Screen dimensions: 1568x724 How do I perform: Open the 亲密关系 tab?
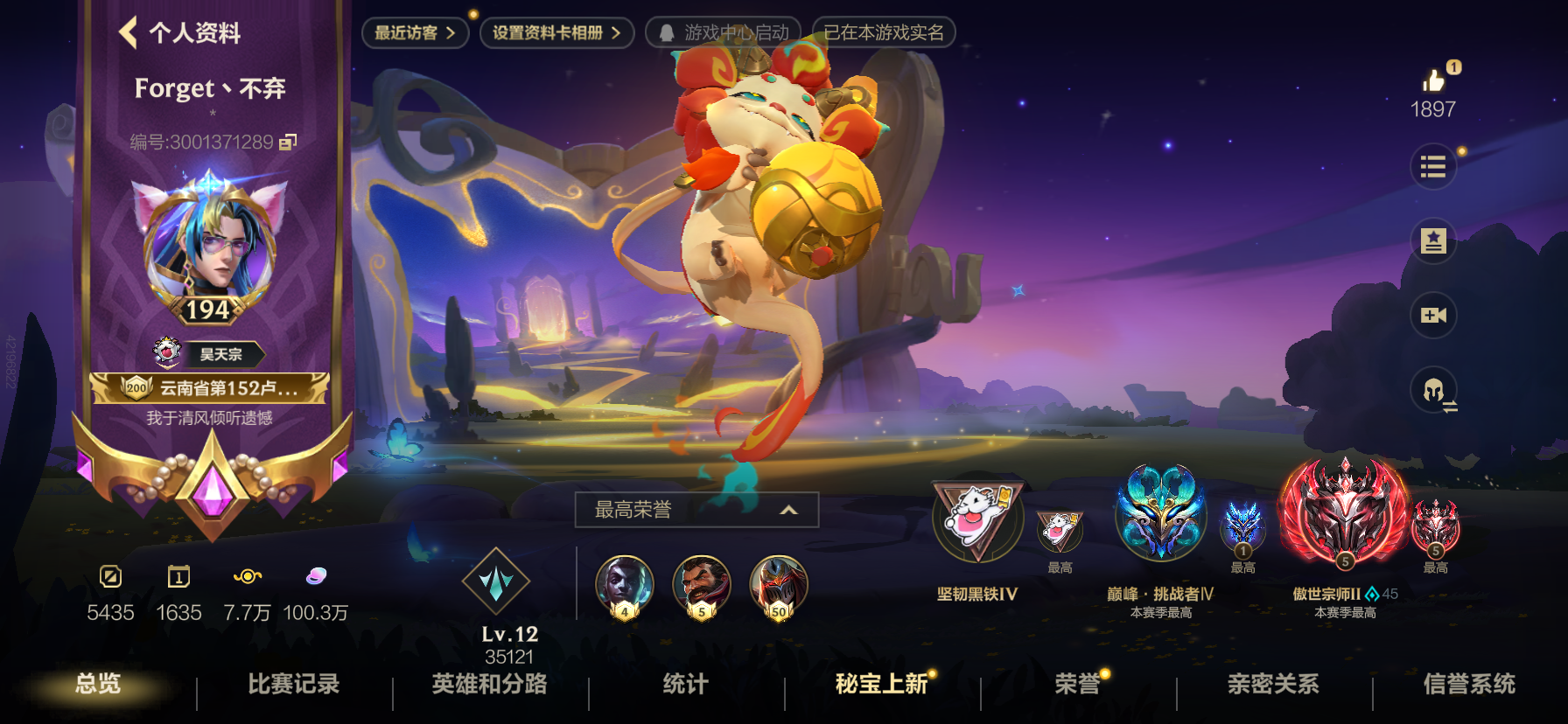point(1273,684)
